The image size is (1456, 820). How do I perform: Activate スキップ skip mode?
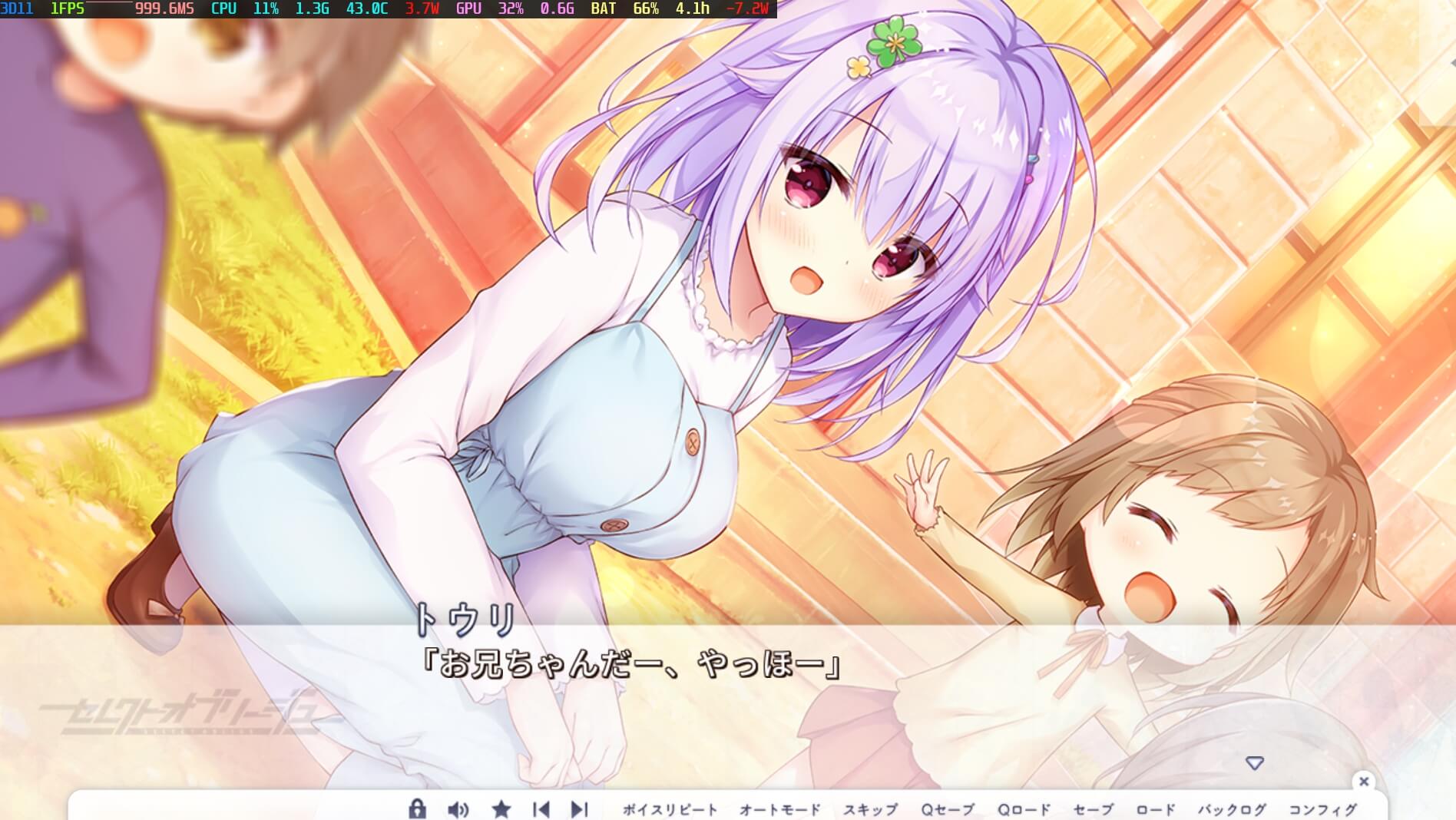click(872, 808)
